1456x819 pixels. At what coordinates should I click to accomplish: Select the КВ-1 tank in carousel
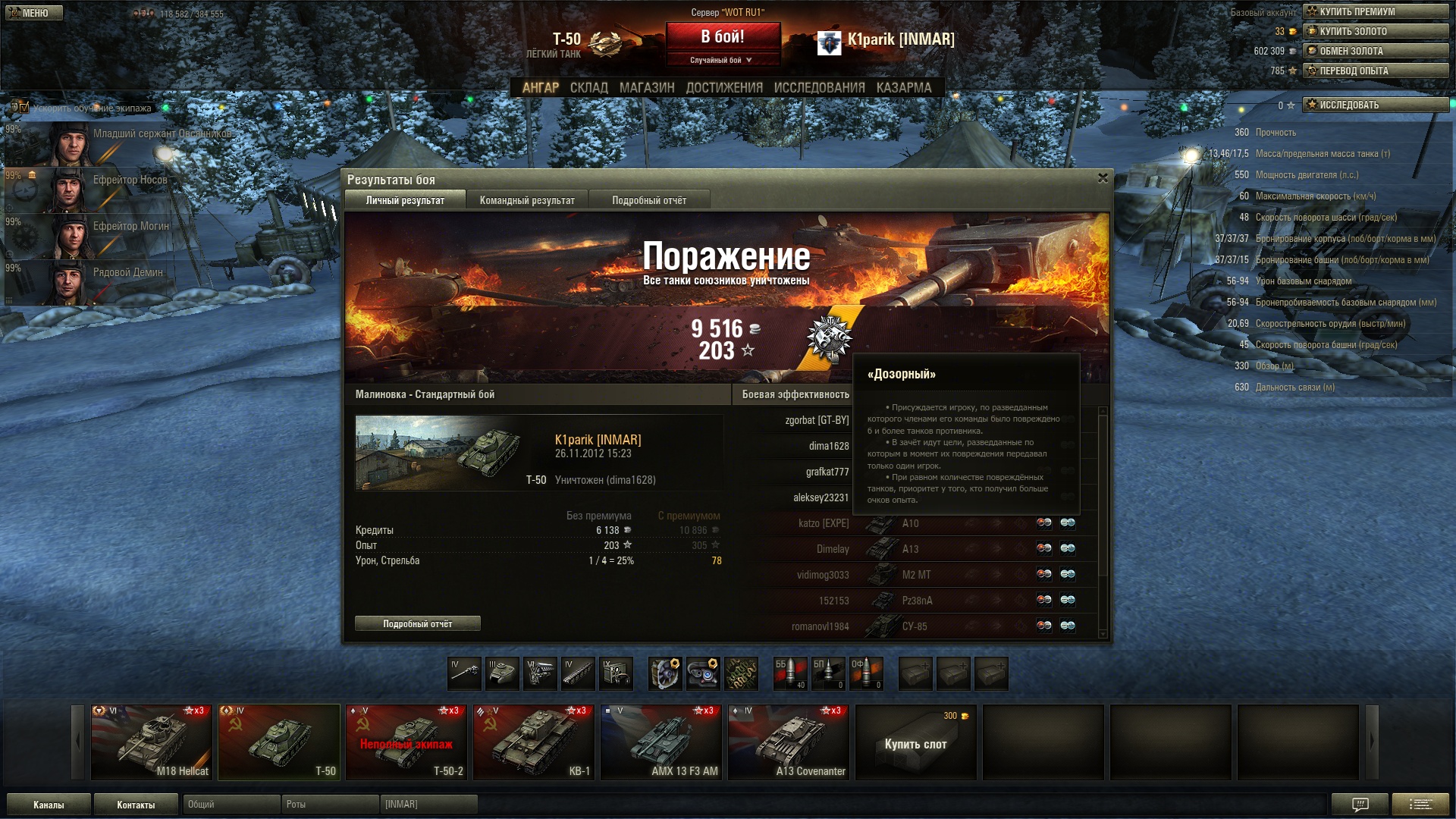(x=534, y=742)
